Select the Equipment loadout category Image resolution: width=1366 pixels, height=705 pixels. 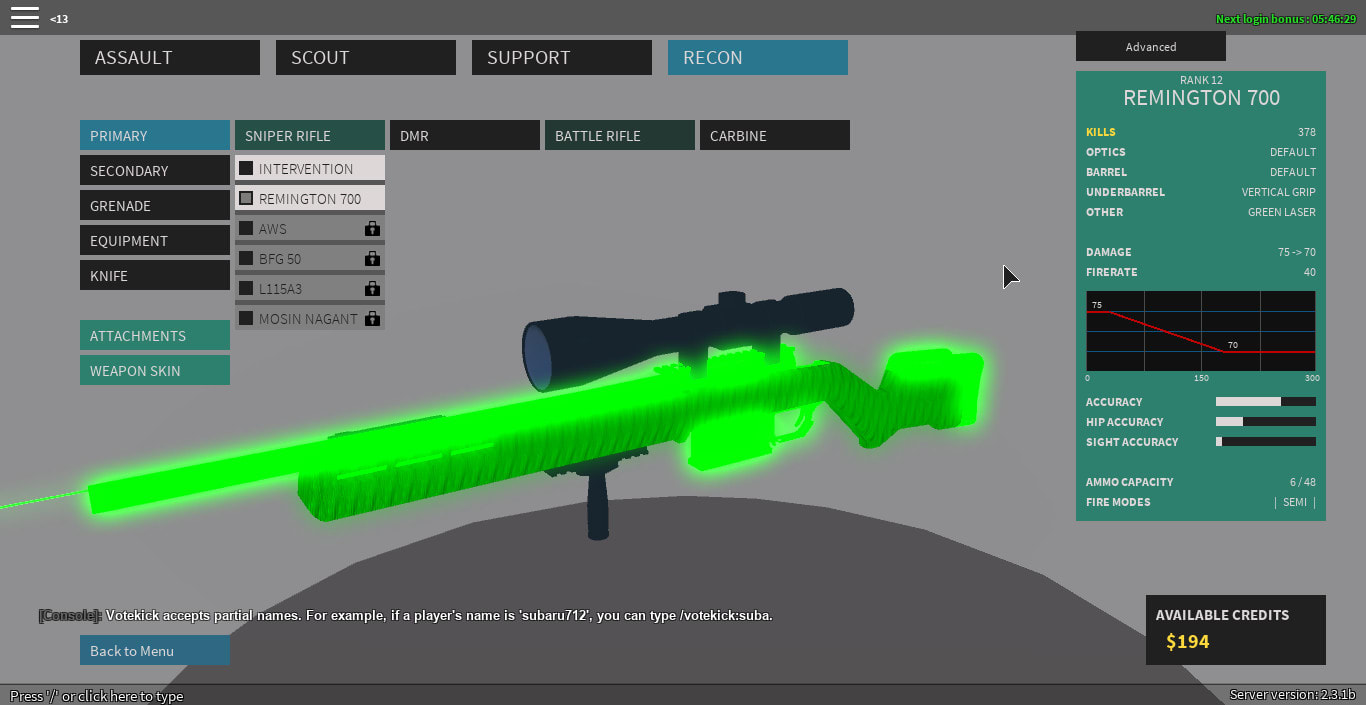coord(154,240)
